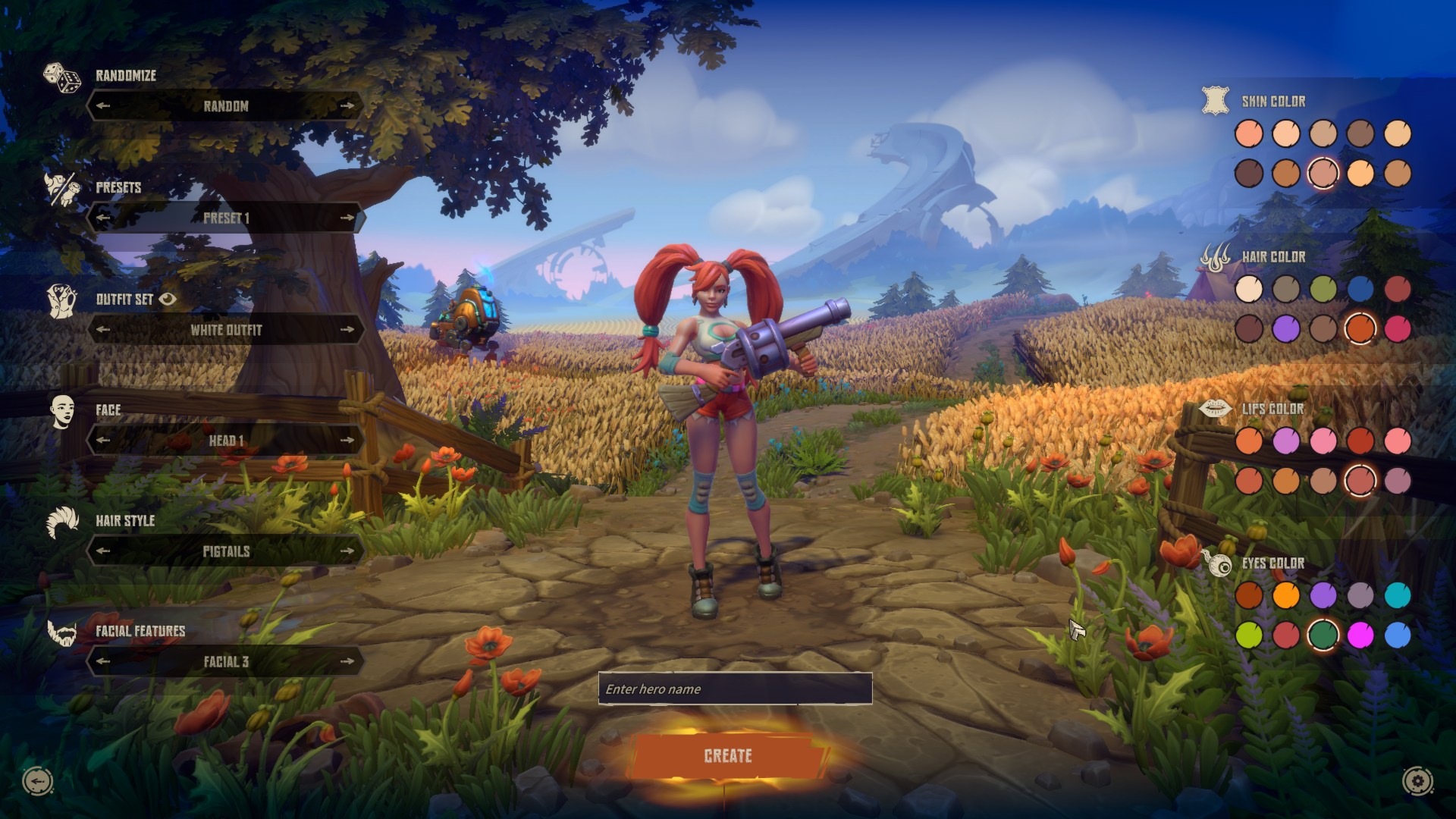Focus the hero name text field

(x=735, y=689)
